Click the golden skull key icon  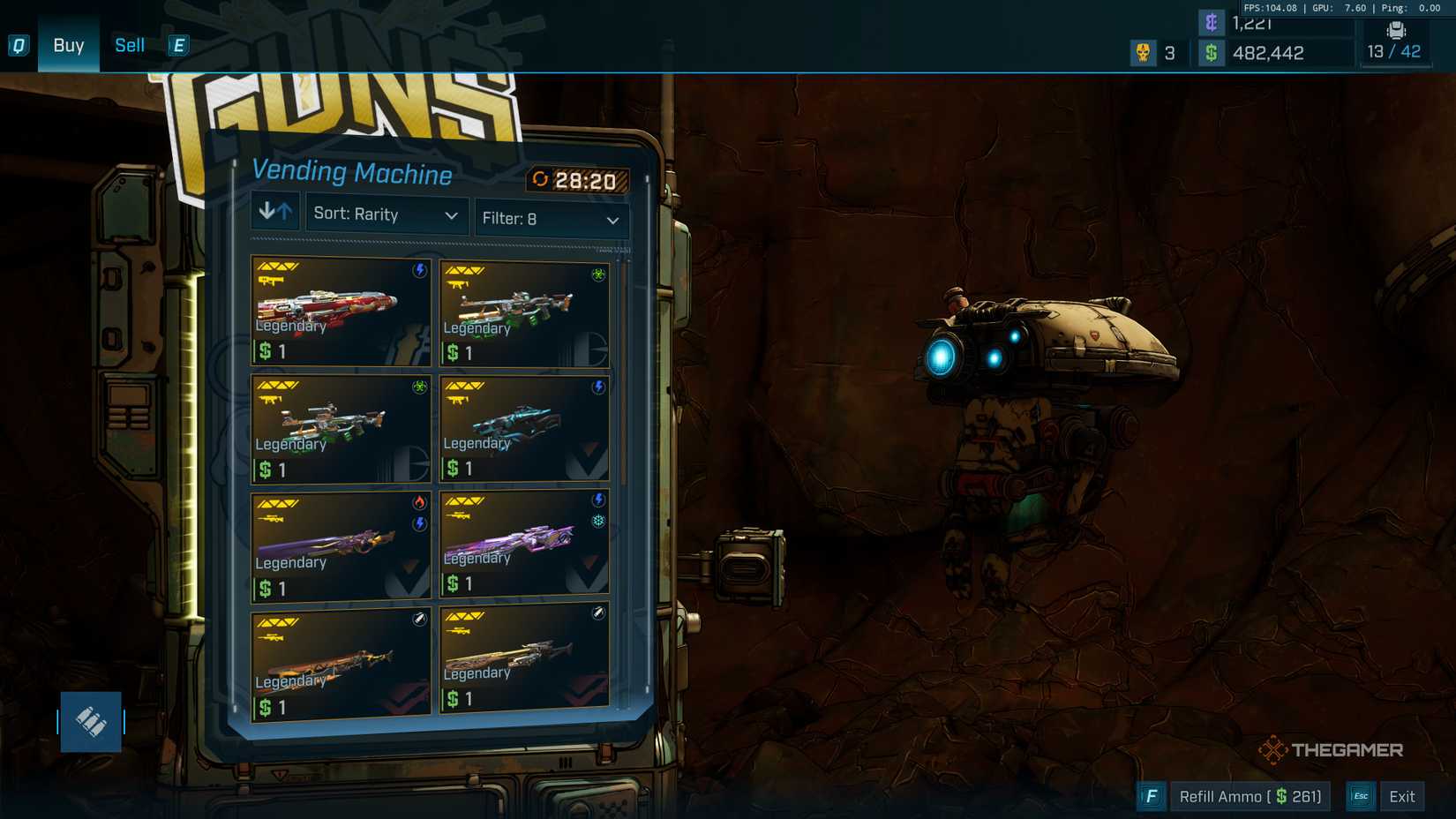(1144, 53)
